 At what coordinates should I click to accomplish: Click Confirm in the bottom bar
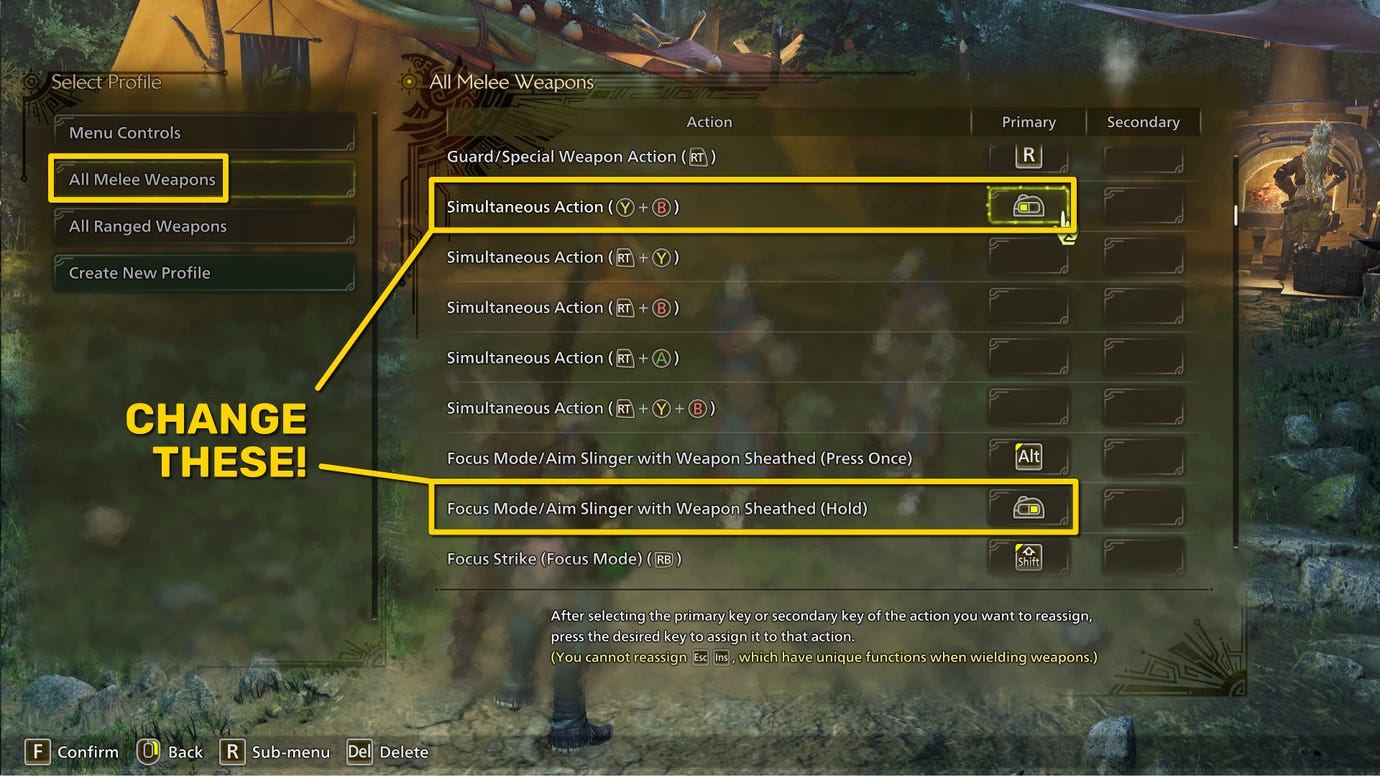tap(88, 751)
